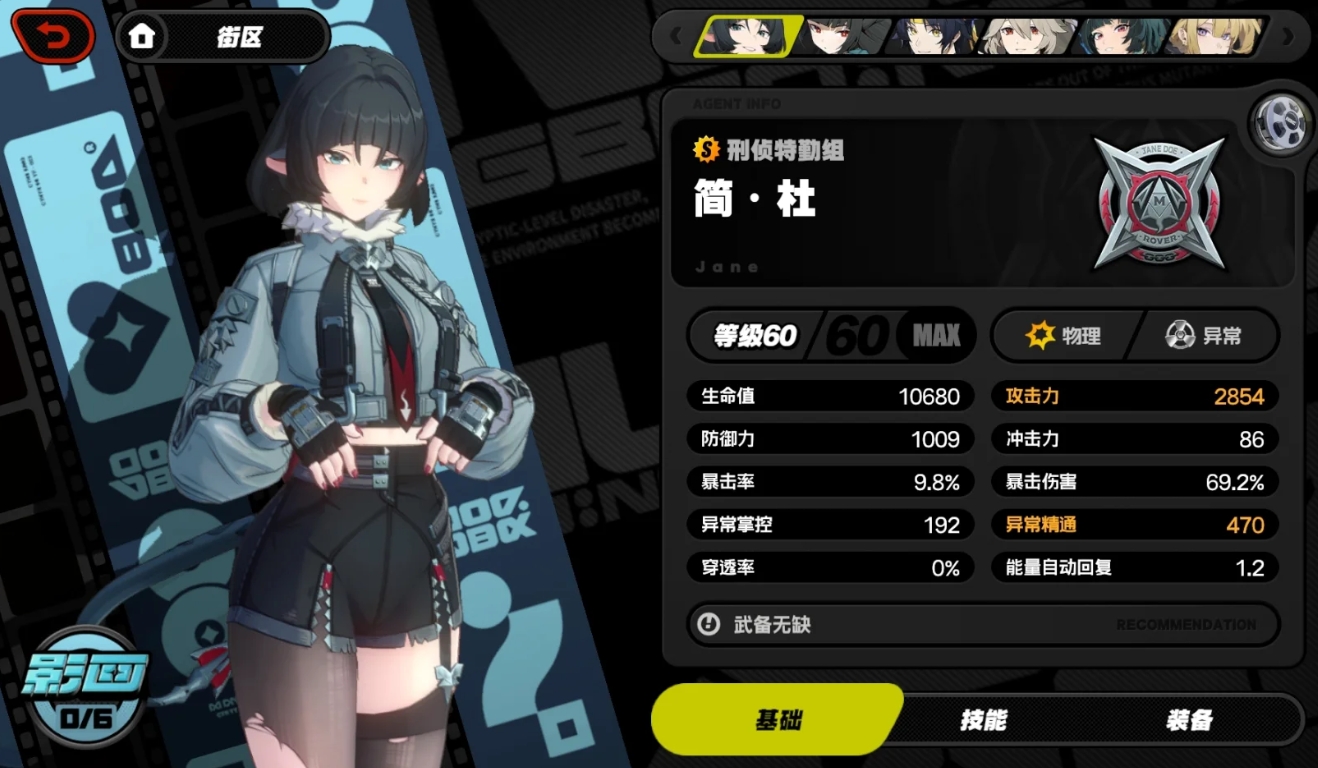Switch to the 技能 tab
Viewport: 1318px width, 768px height.
983,720
